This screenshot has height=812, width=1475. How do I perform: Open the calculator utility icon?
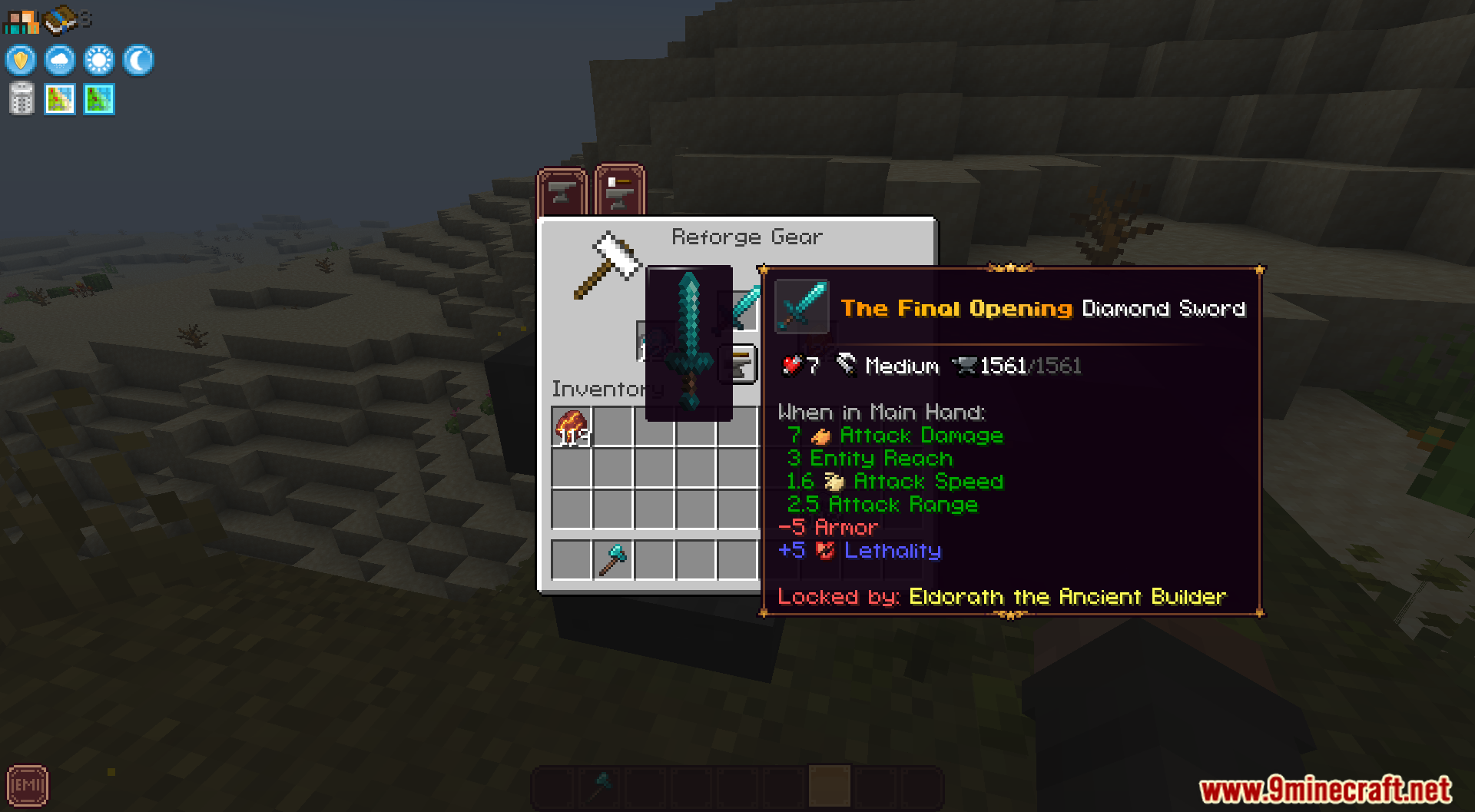(x=20, y=98)
